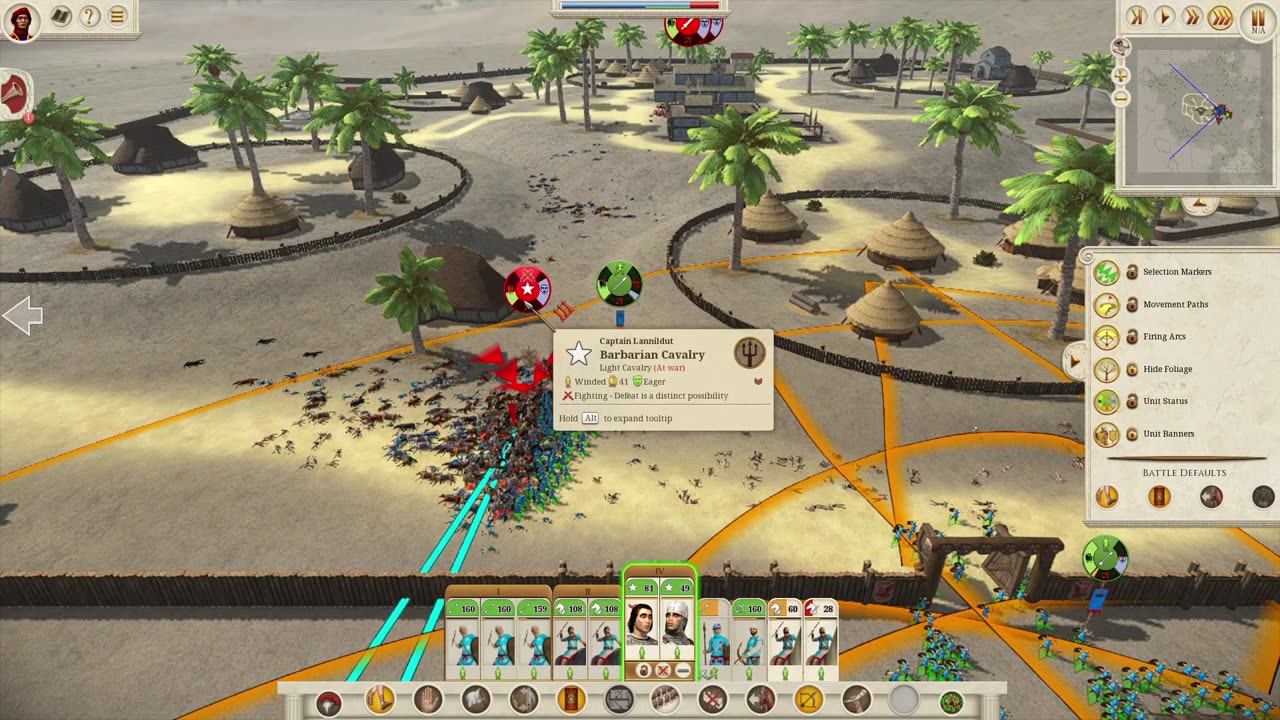1280x720 pixels.
Task: Toggle the bow fire-at-will command
Action: [x=807, y=700]
